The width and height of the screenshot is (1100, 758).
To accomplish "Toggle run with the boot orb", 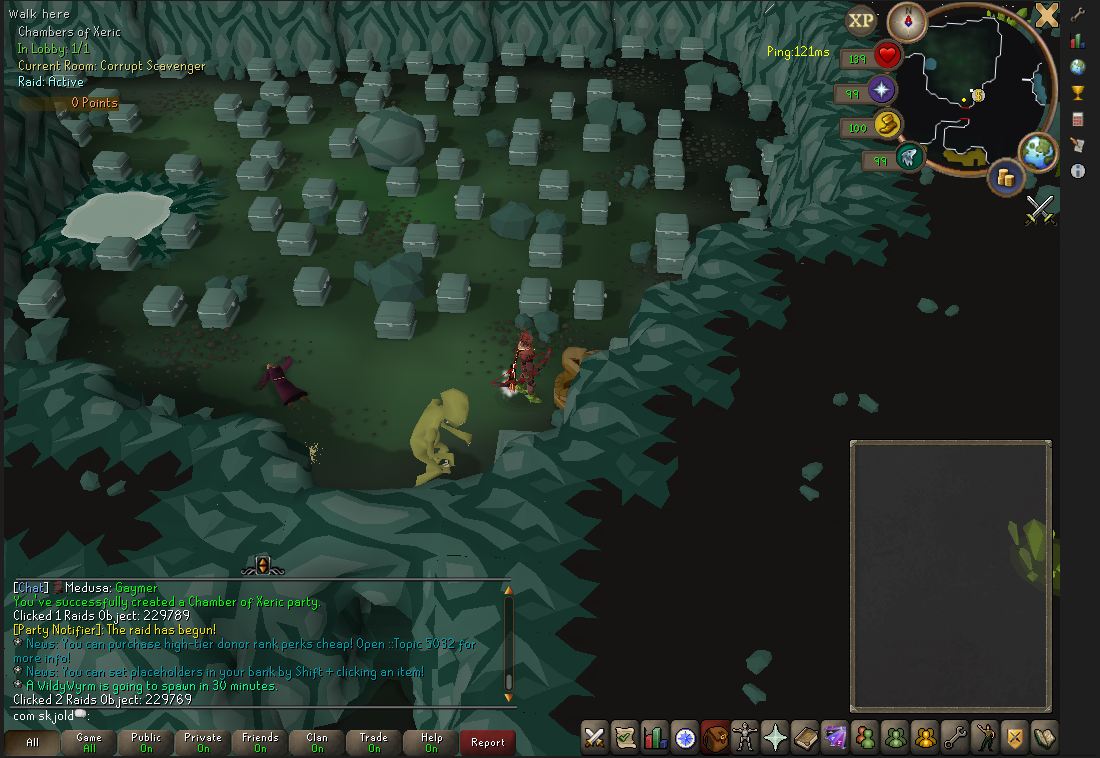I will pos(909,158).
